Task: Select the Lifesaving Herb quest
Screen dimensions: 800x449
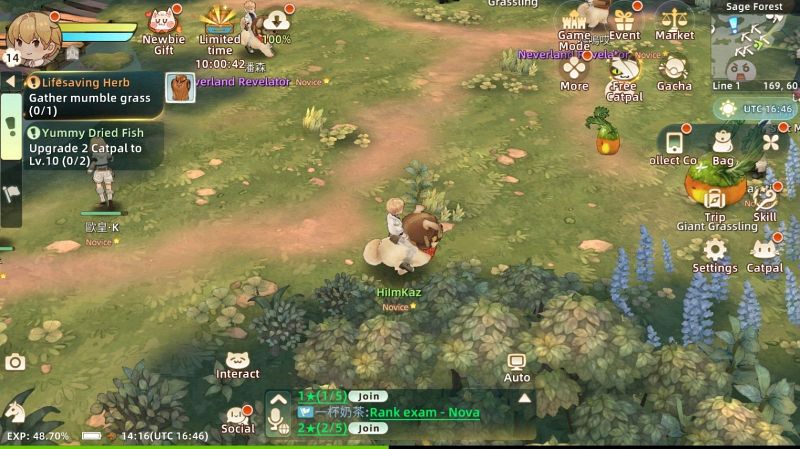Action: coord(90,90)
